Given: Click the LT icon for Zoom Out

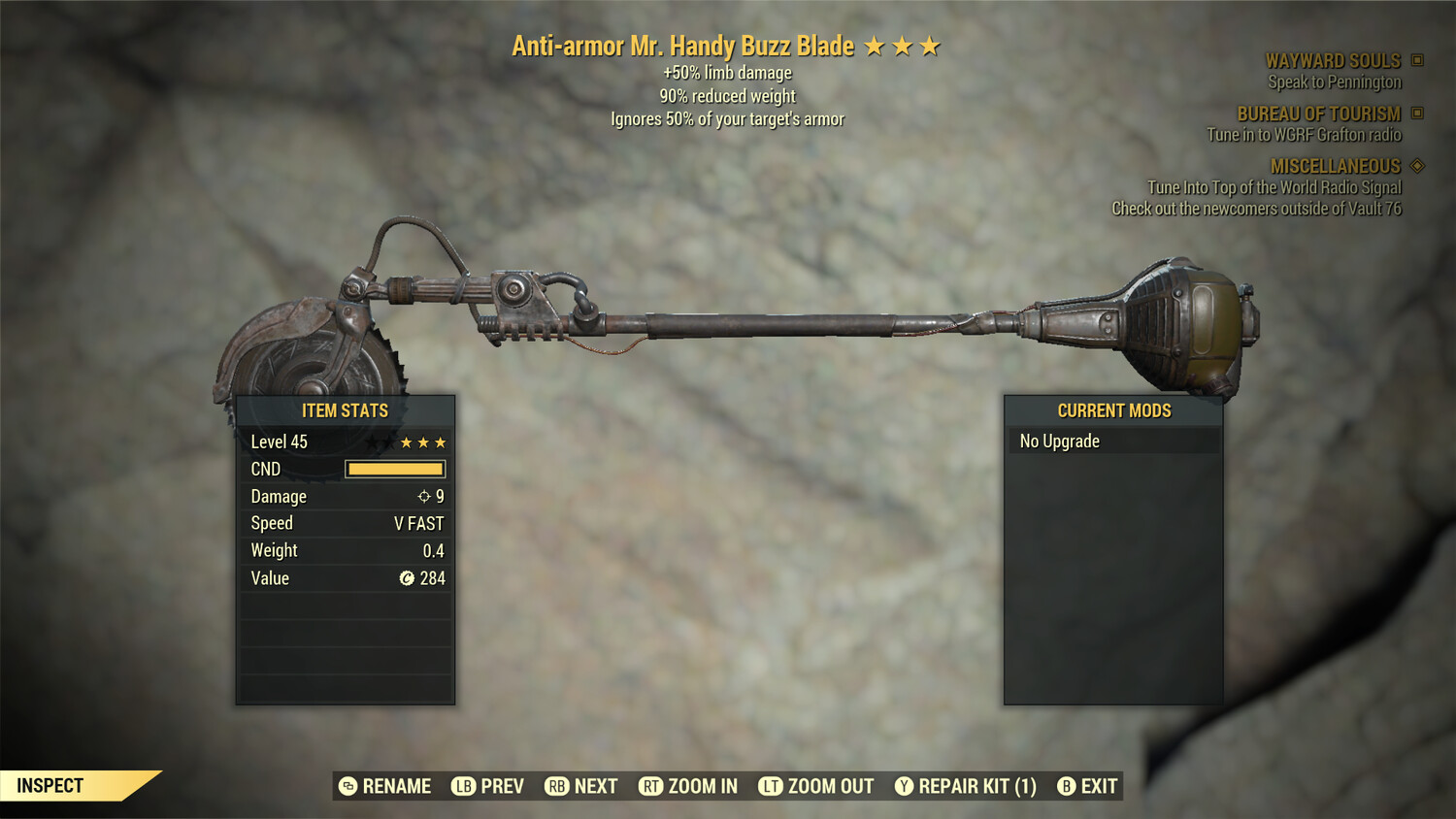Looking at the screenshot, I should coord(772,786).
